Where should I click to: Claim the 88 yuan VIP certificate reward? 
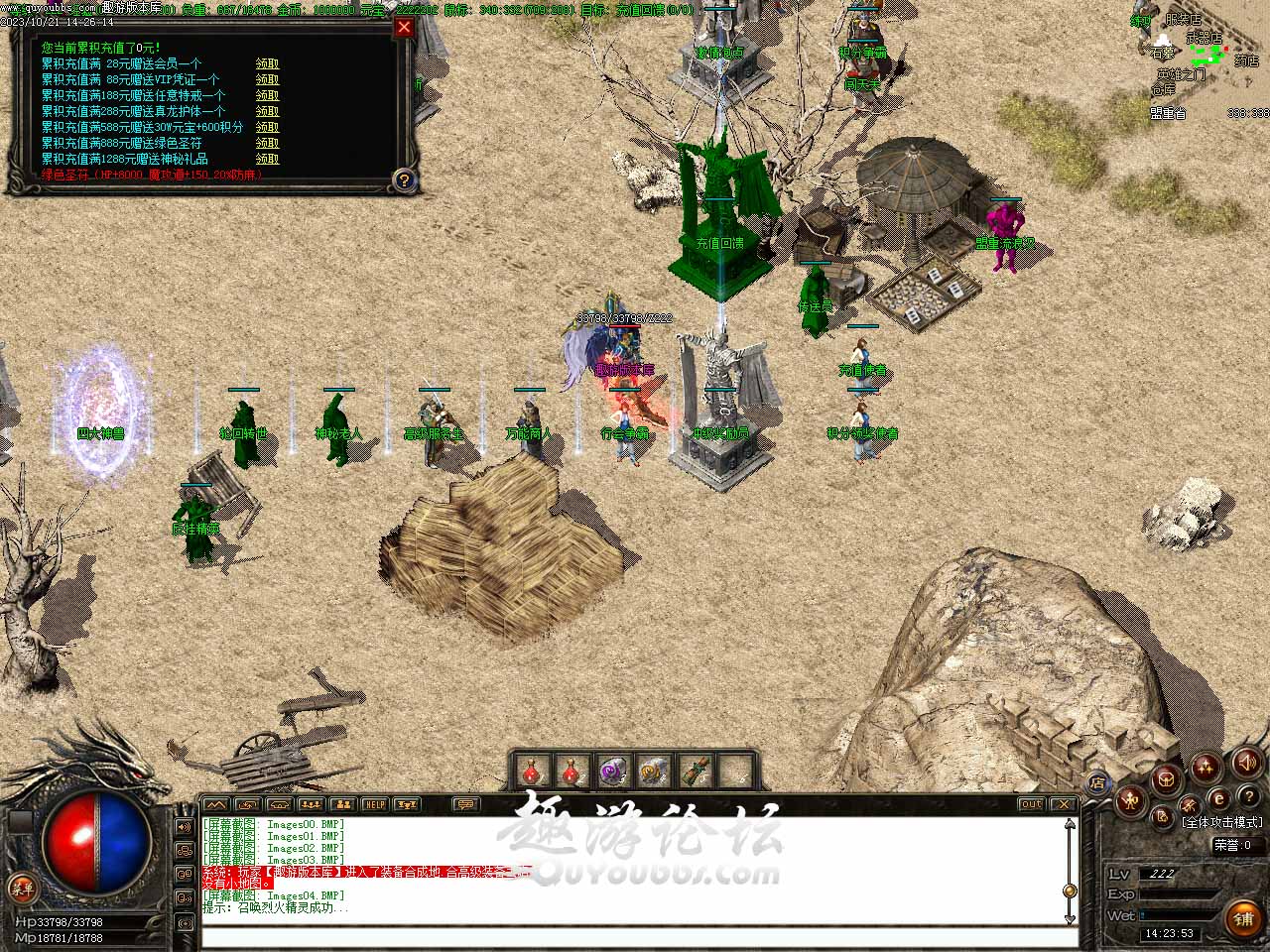coord(267,79)
